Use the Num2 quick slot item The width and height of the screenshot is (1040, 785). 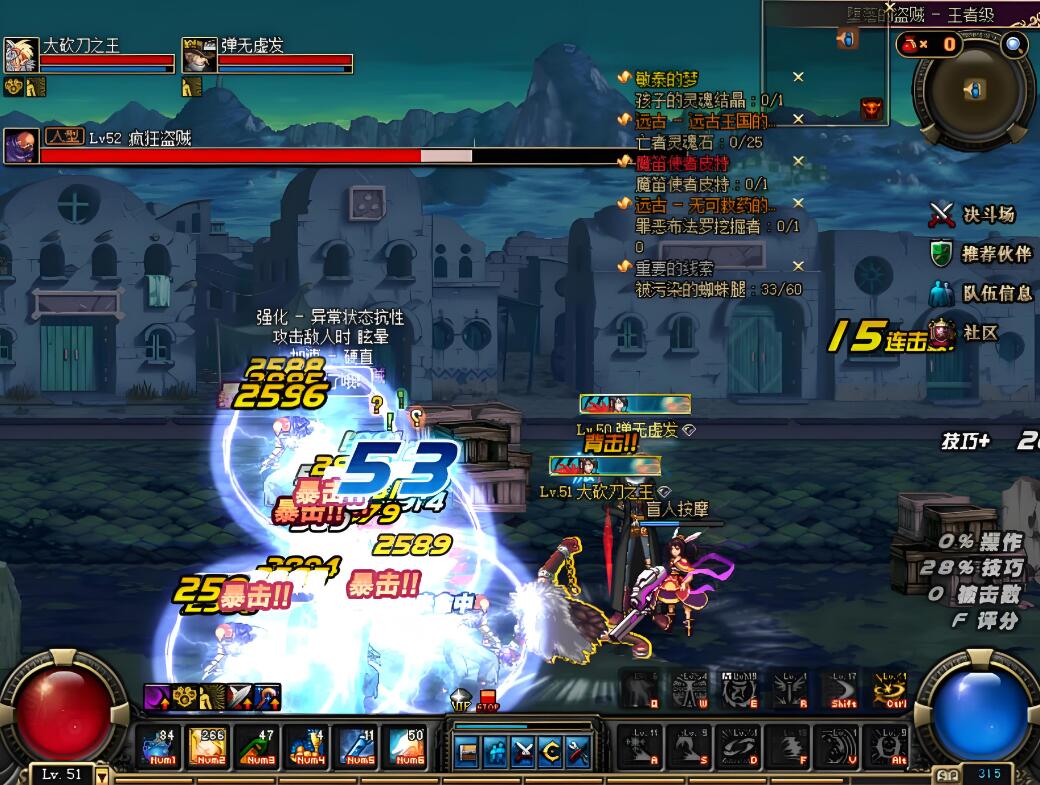(x=209, y=747)
